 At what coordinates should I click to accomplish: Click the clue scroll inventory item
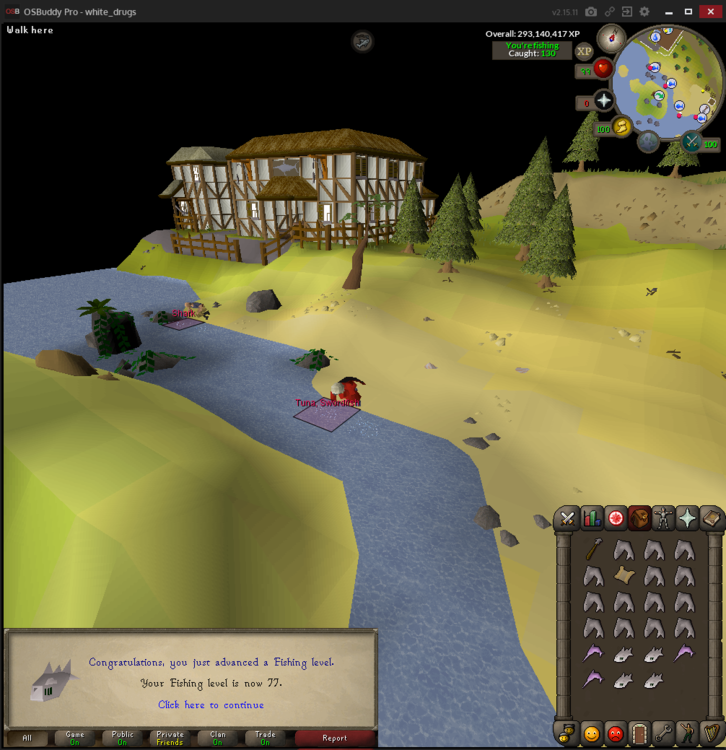point(624,576)
